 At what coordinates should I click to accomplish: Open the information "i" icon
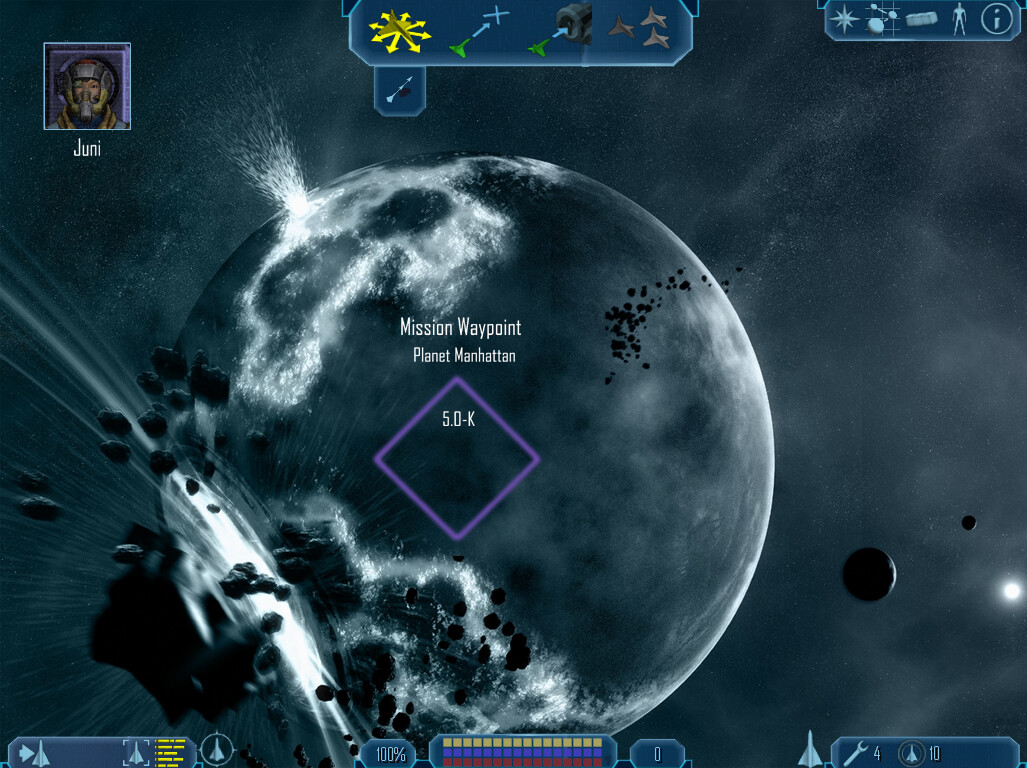click(x=996, y=19)
